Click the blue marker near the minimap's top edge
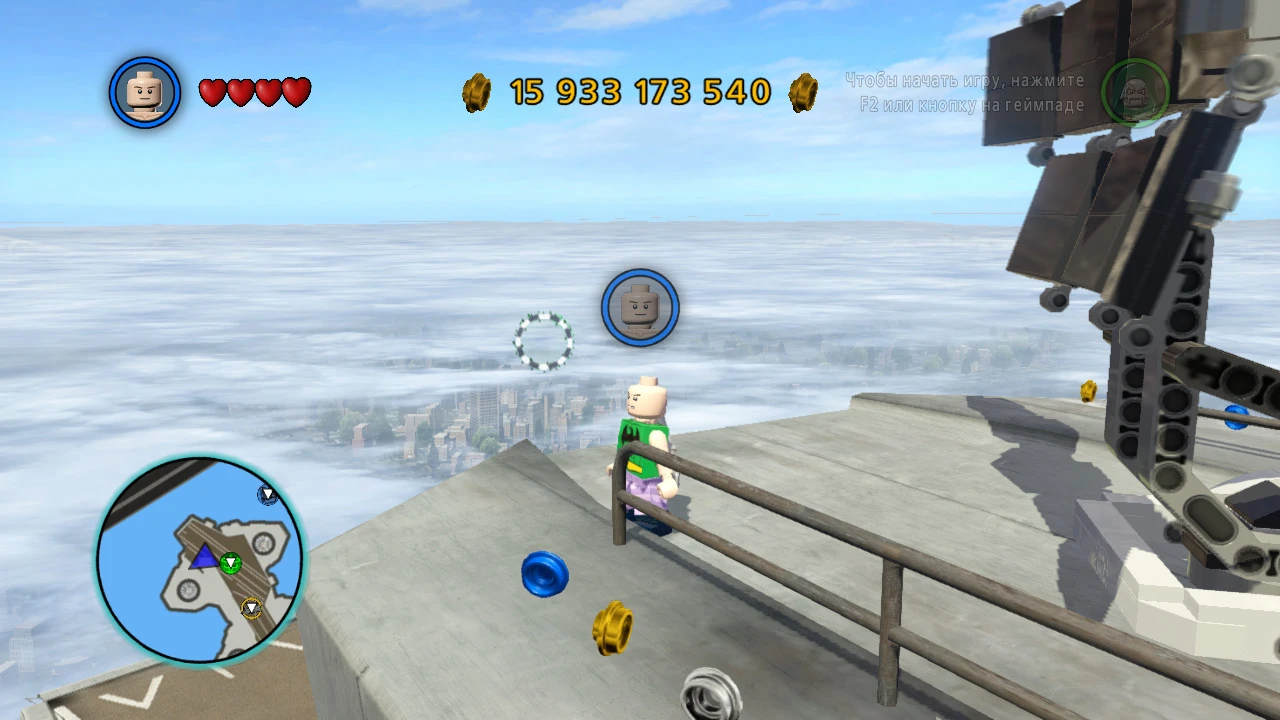 (268, 494)
